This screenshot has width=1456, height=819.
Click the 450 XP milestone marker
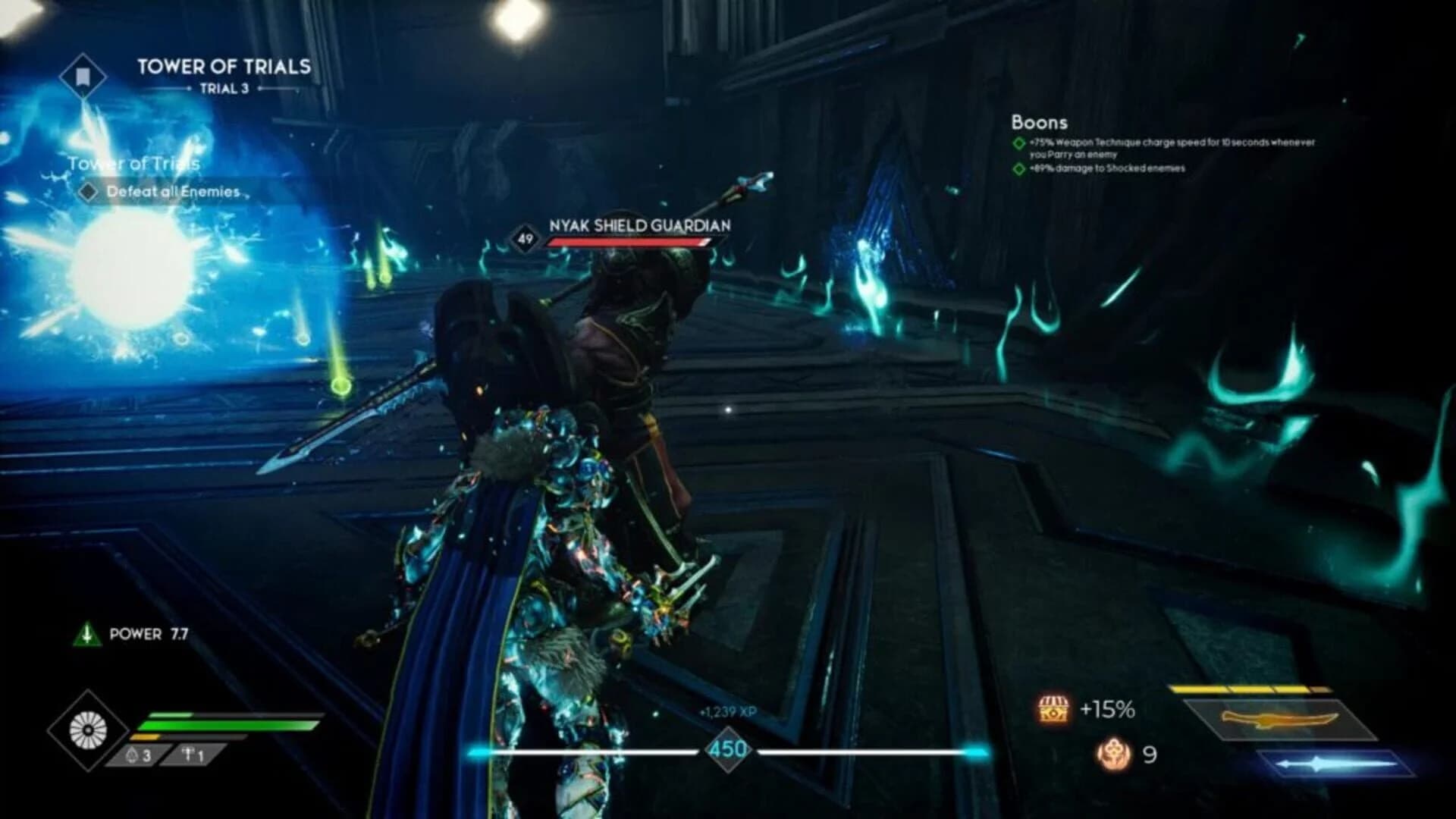tap(729, 748)
